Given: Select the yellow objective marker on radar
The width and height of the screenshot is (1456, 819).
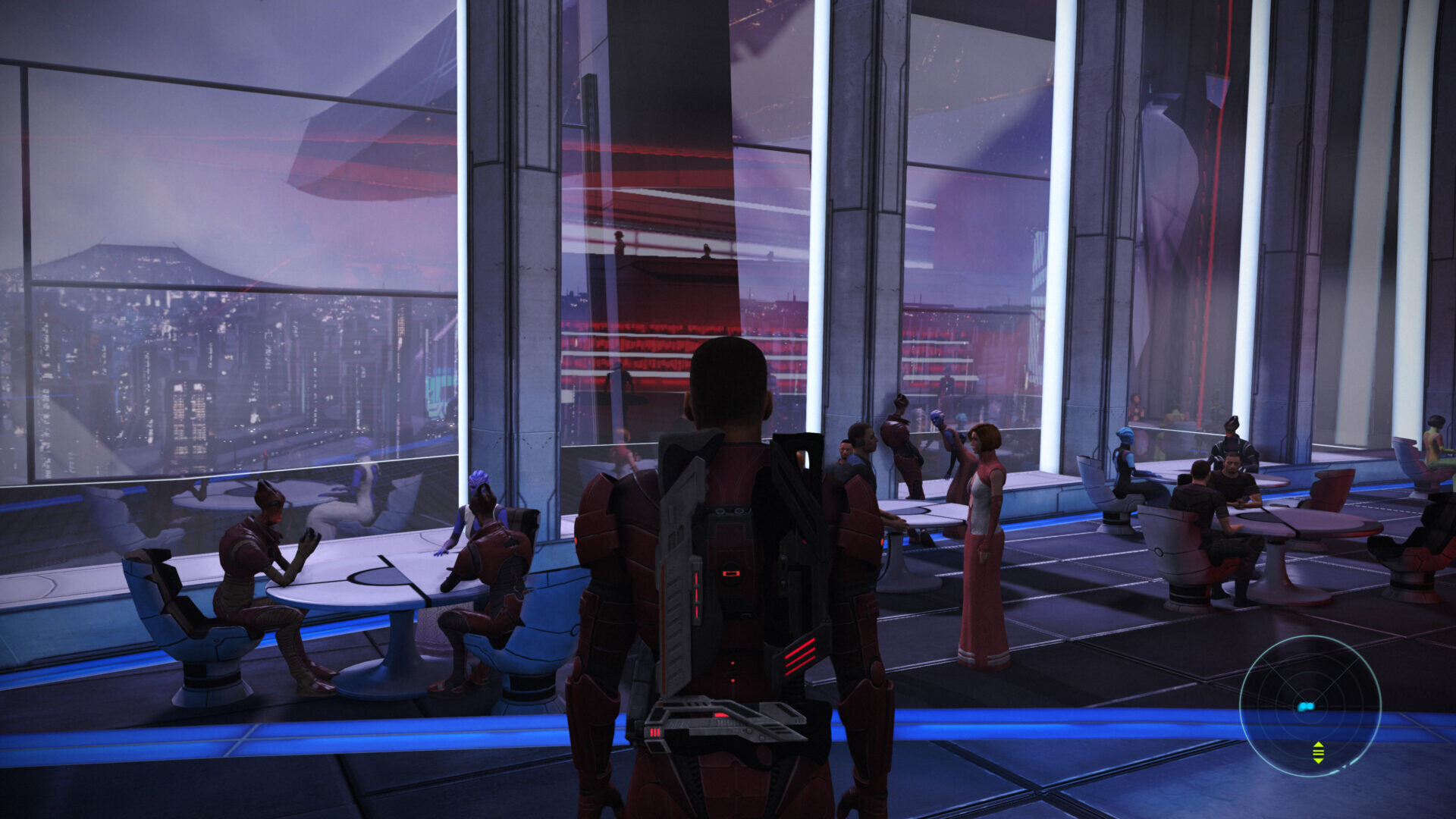Looking at the screenshot, I should pyautogui.click(x=1318, y=752).
